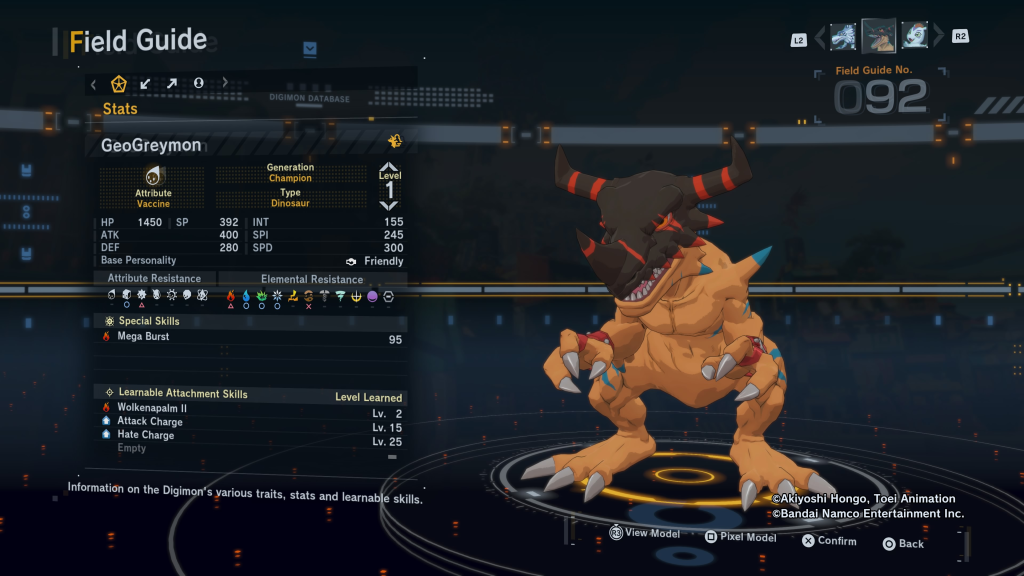Choose the Wolkenapalm II skill row
Viewport: 1024px width, 576px height.
point(250,409)
